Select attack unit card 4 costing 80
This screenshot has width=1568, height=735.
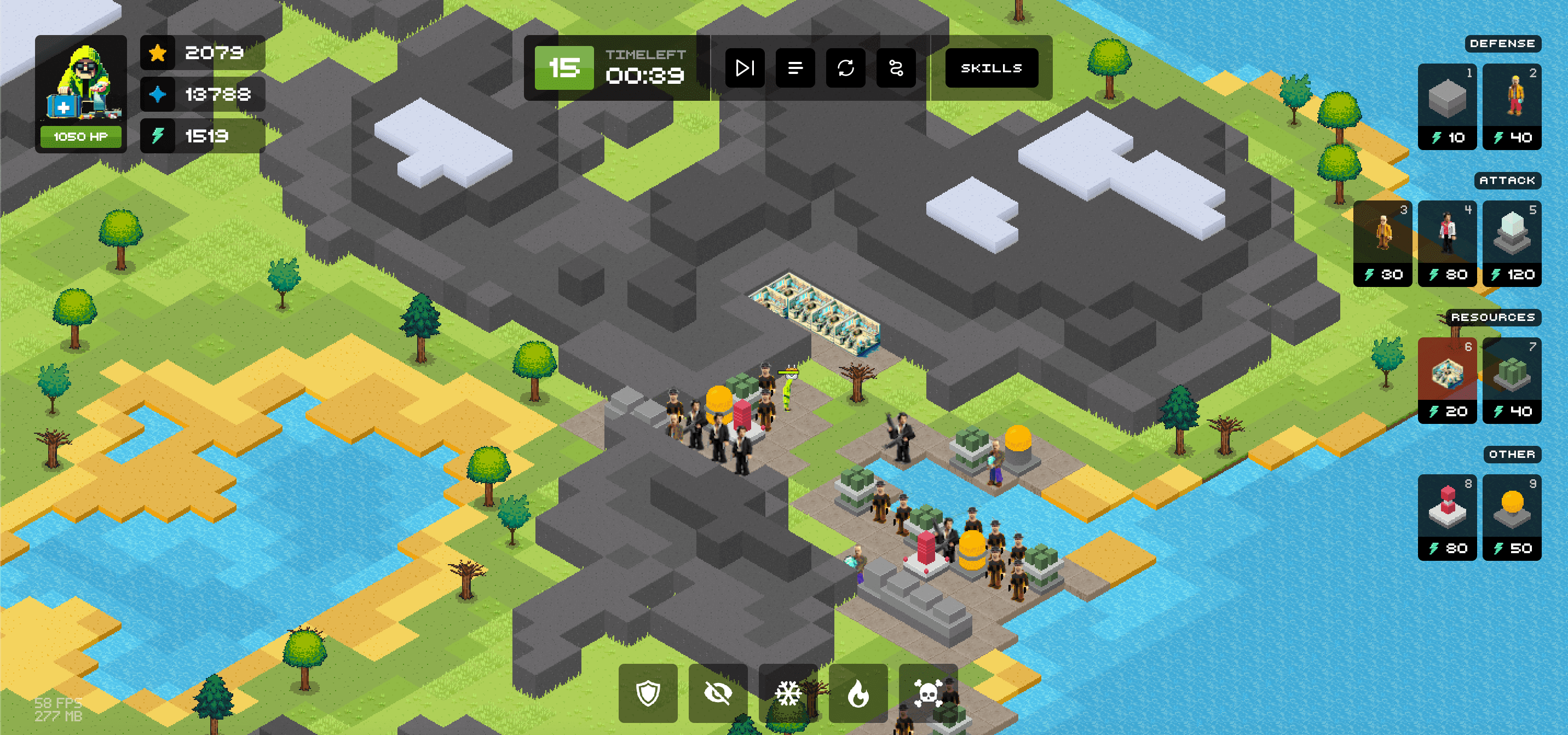pyautogui.click(x=1447, y=244)
